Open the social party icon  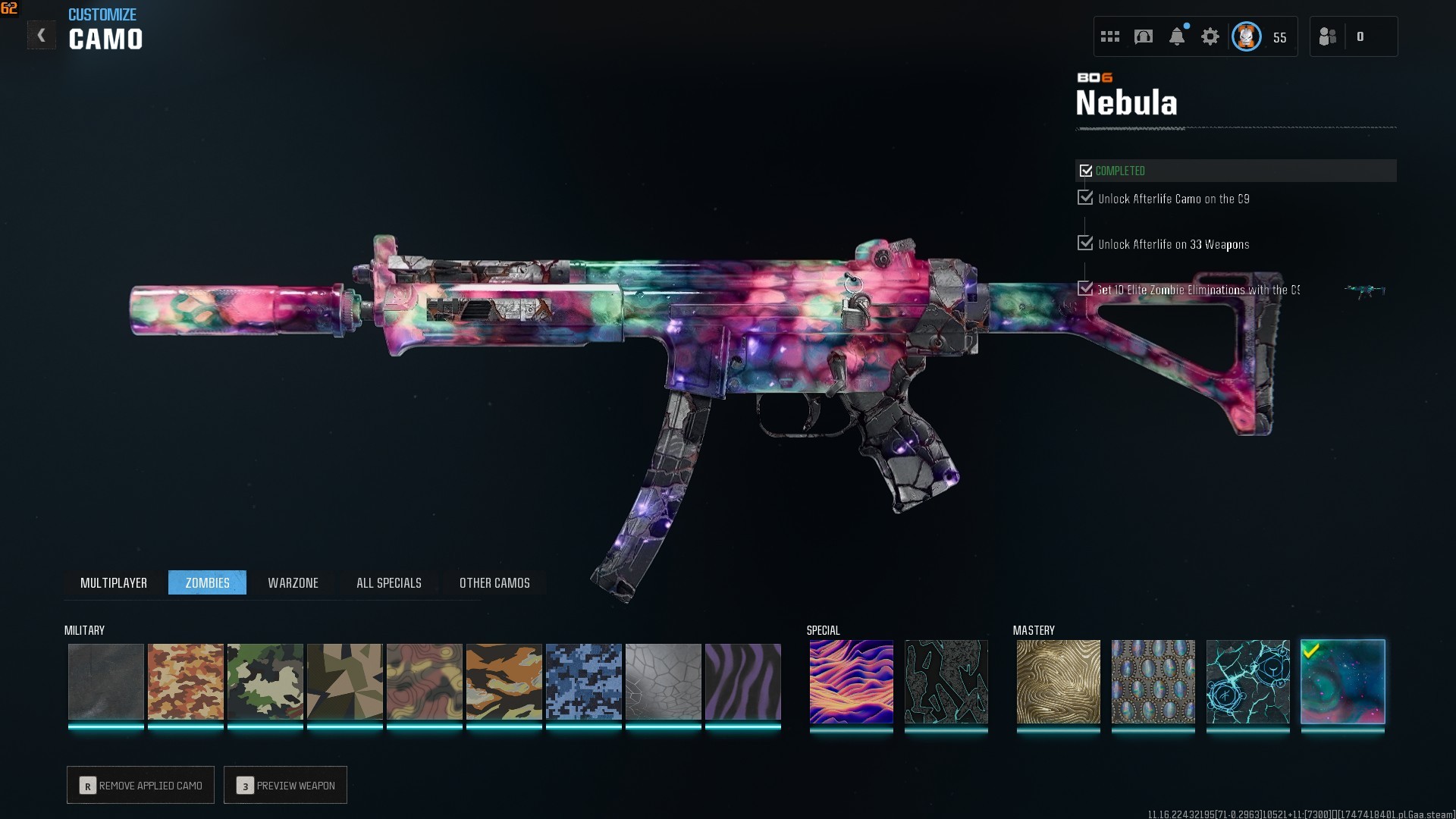tap(1328, 36)
